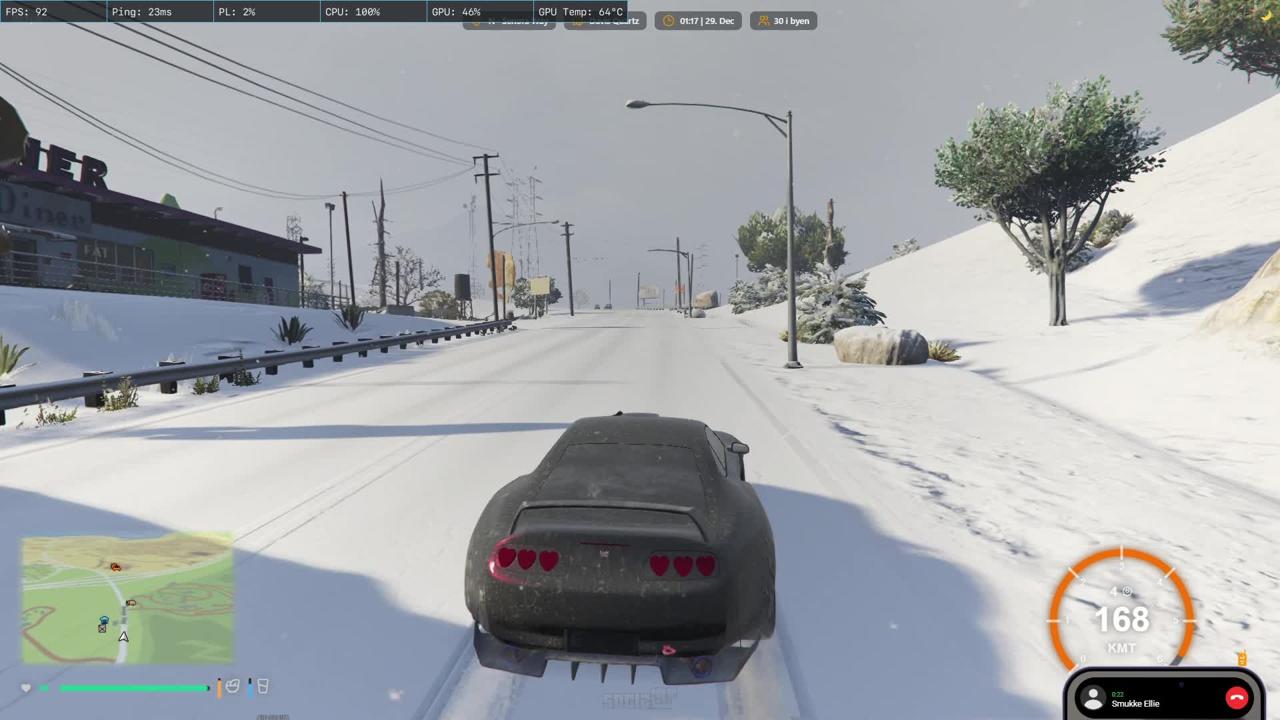Click the orange radio icon above phone

coord(1241,658)
